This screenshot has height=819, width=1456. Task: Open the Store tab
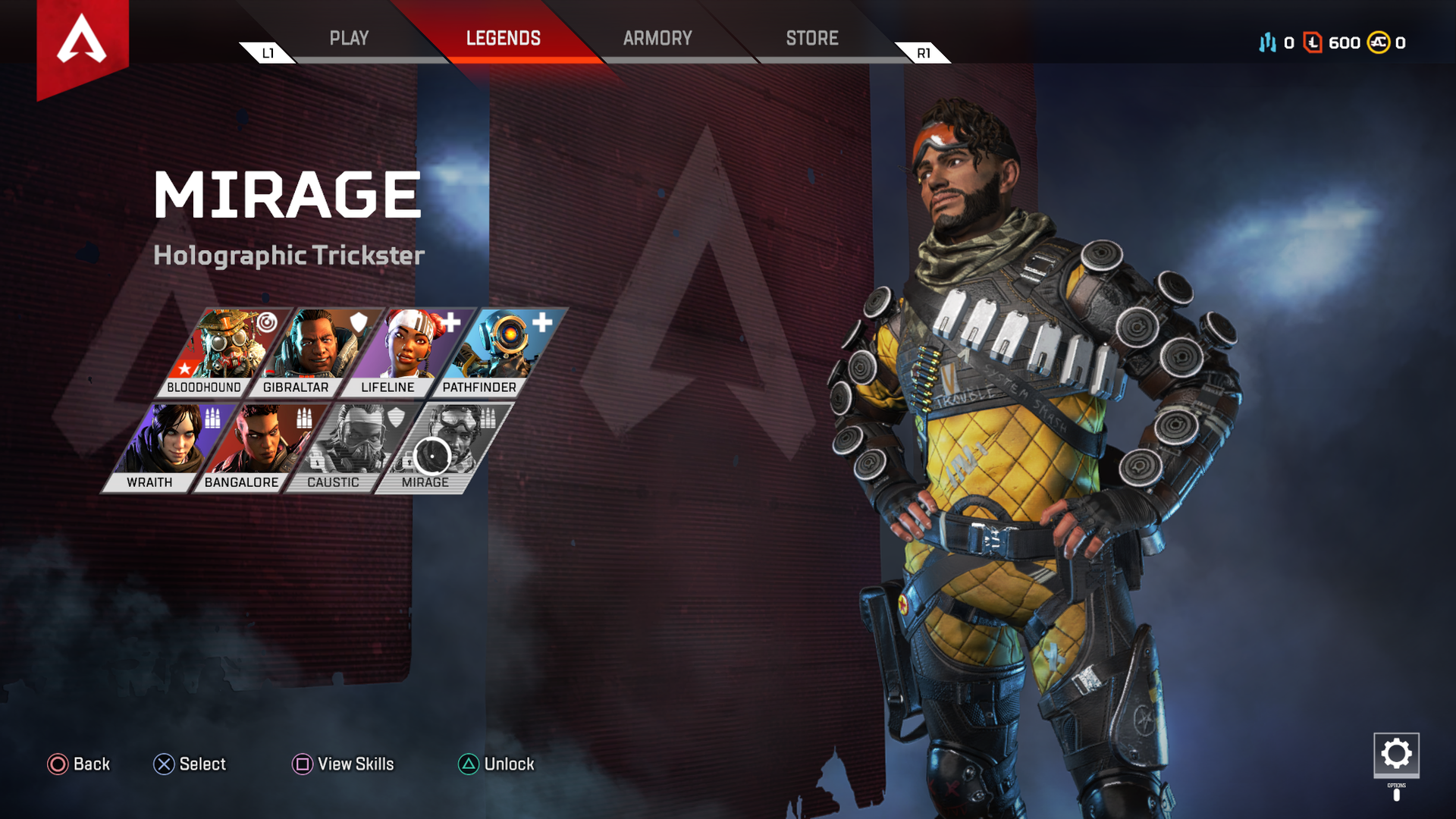811,38
